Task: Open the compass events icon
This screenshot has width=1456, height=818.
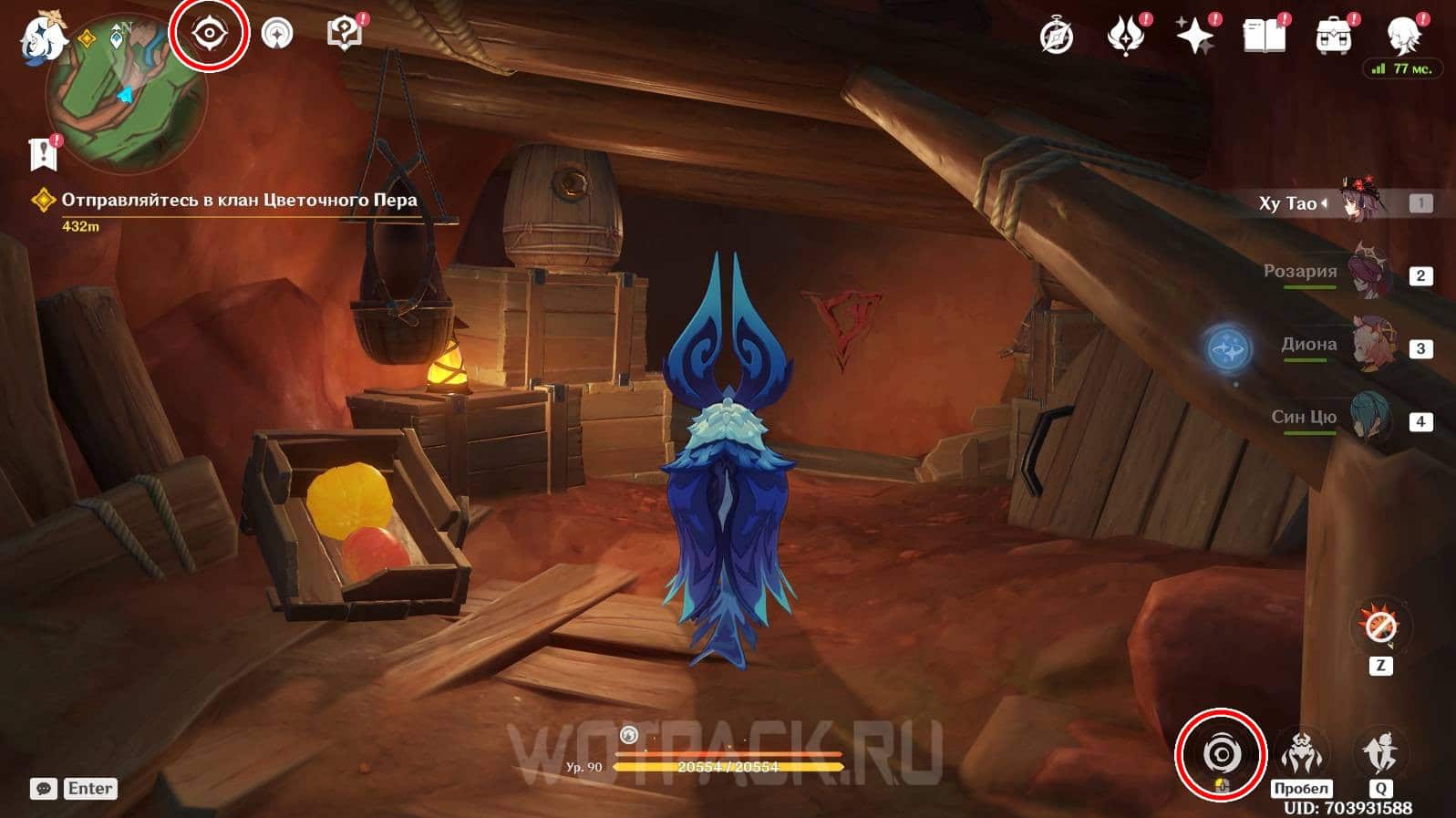Action: coord(1057,36)
